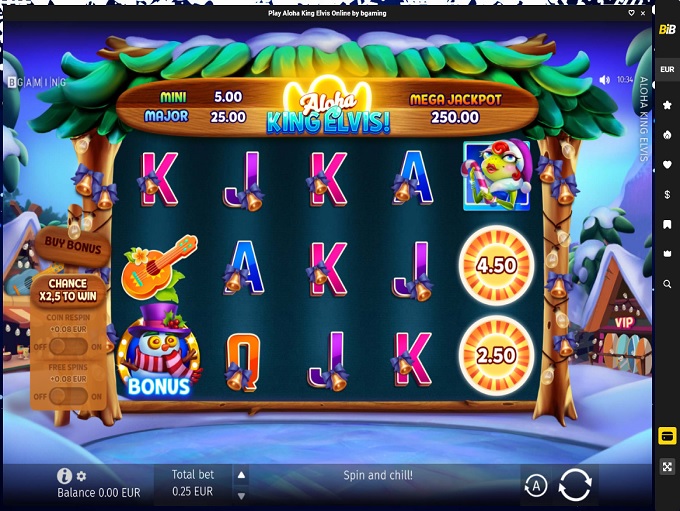Open the Buy Bonus menu
Screen dimensions: 680x511
click(71, 243)
